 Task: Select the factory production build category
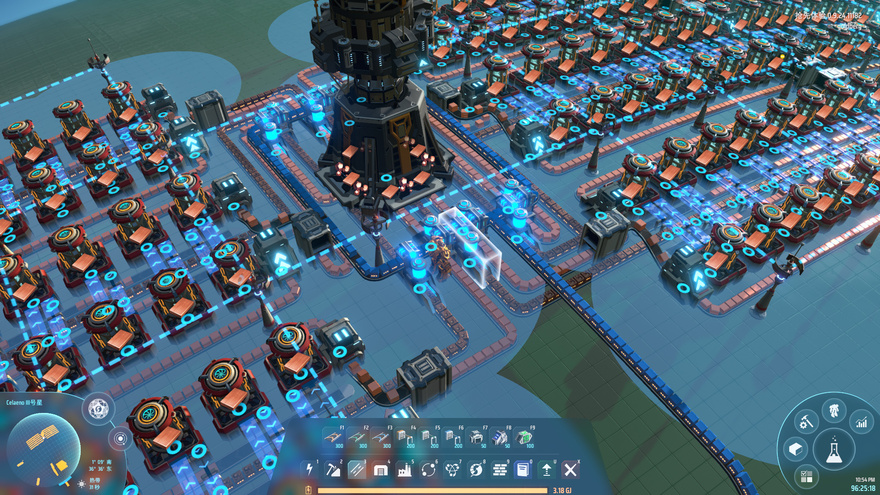(405, 469)
